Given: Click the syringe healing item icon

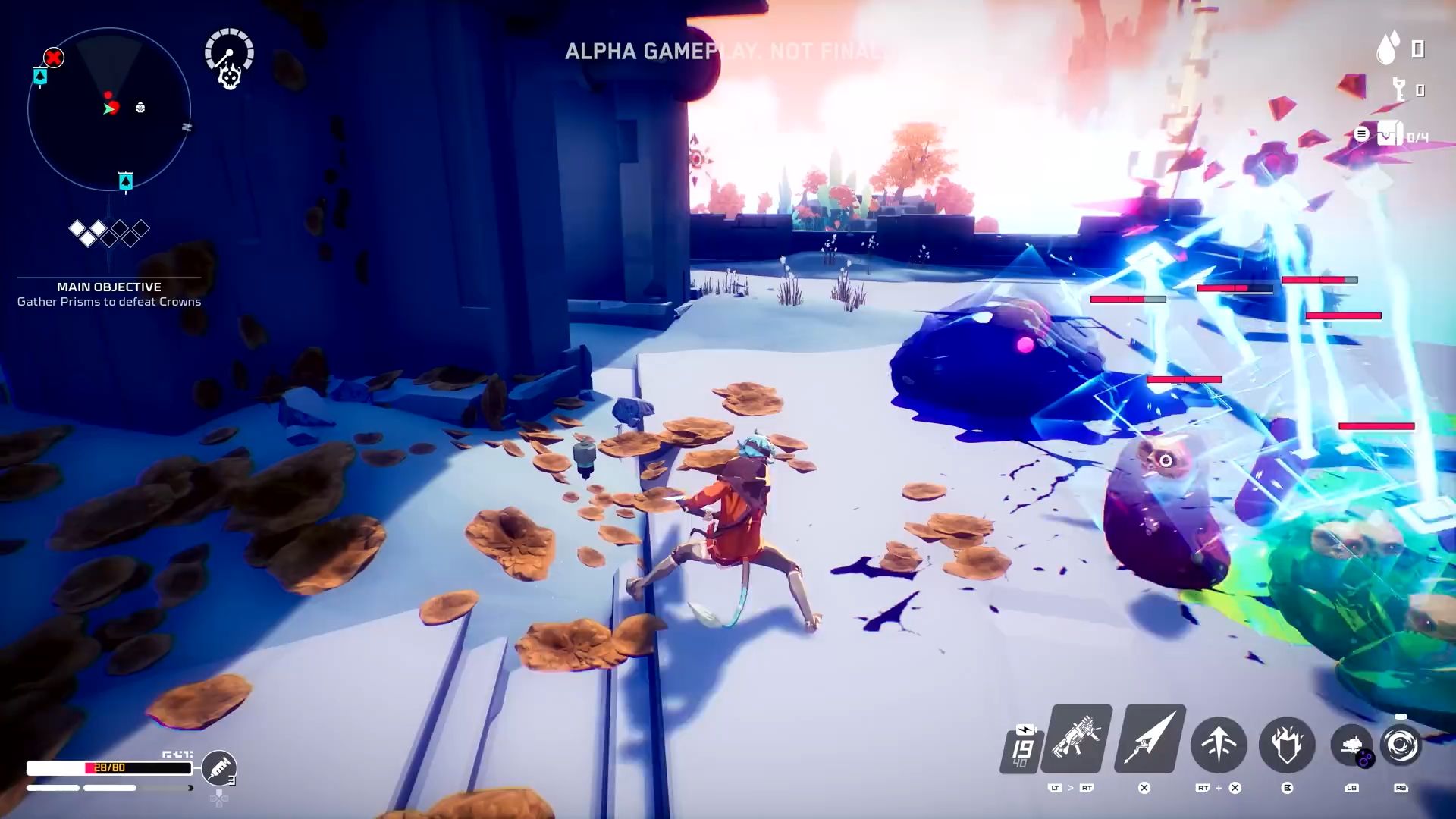Looking at the screenshot, I should point(219,767).
